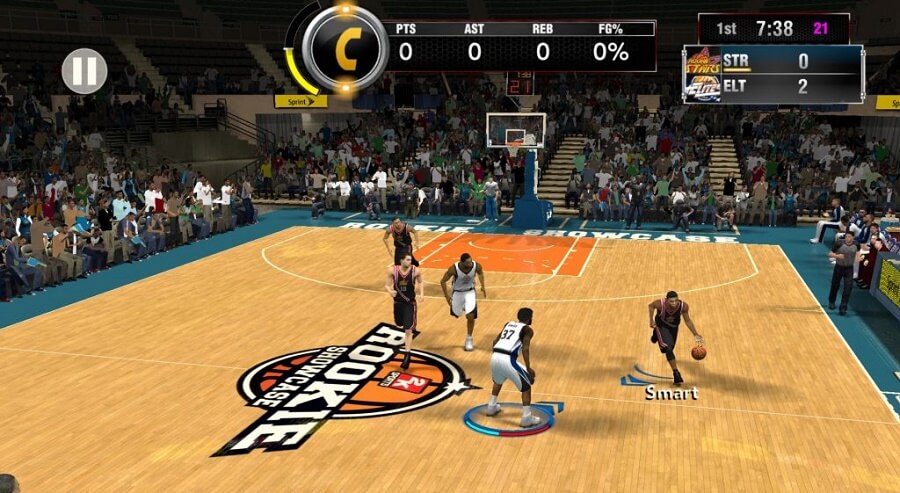
Task: Tap the gold C player position badge
Action: 345,49
